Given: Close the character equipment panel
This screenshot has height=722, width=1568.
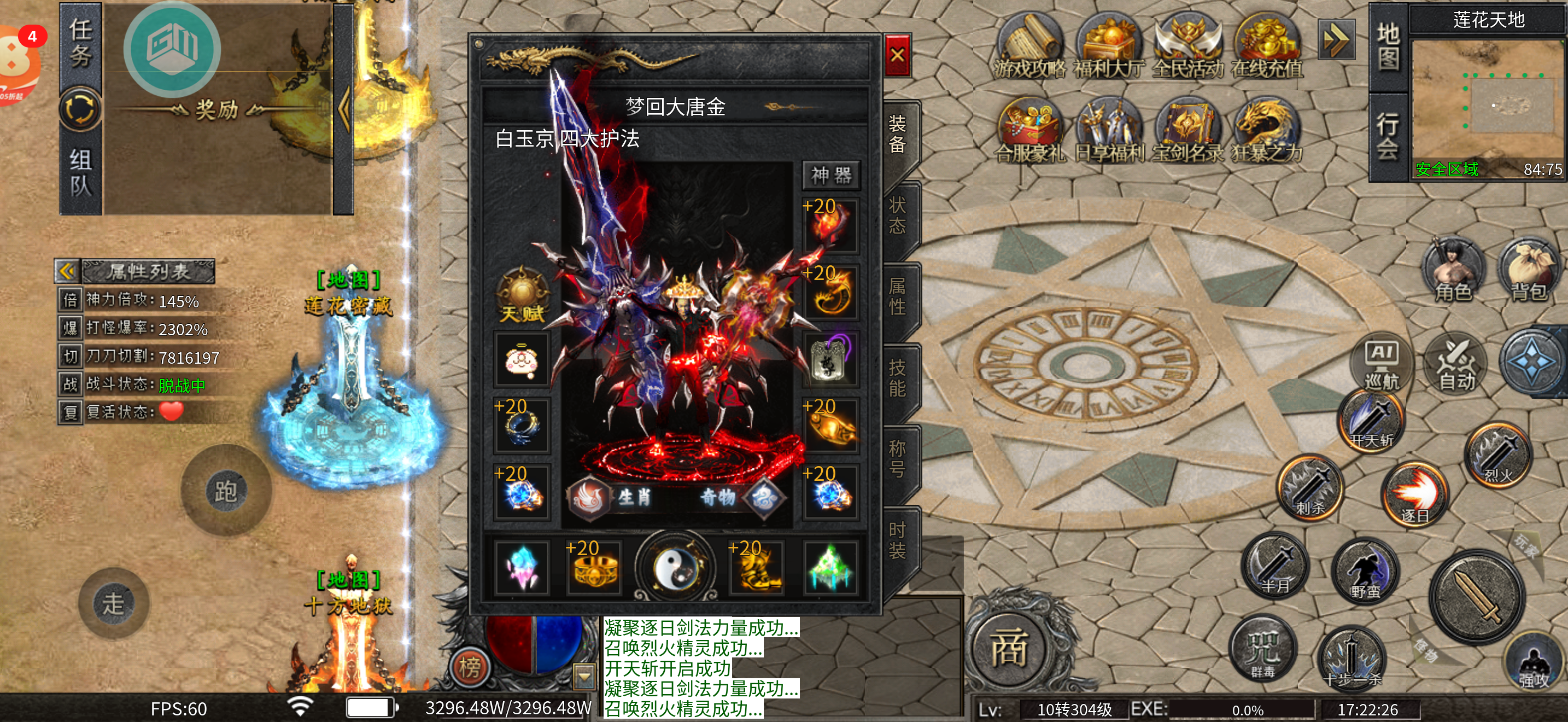Looking at the screenshot, I should pos(897,55).
